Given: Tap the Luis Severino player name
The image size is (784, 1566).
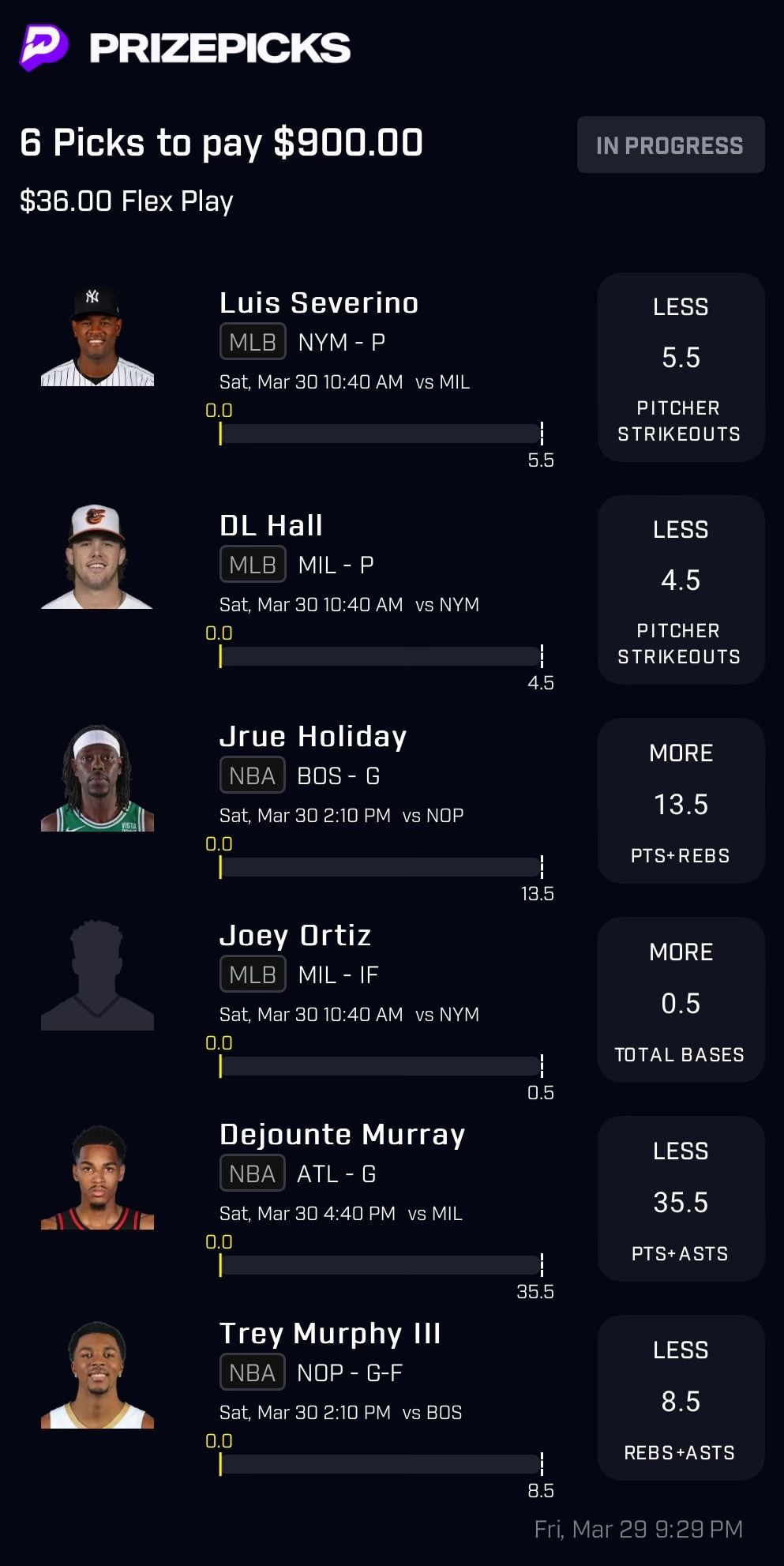Looking at the screenshot, I should pyautogui.click(x=319, y=303).
